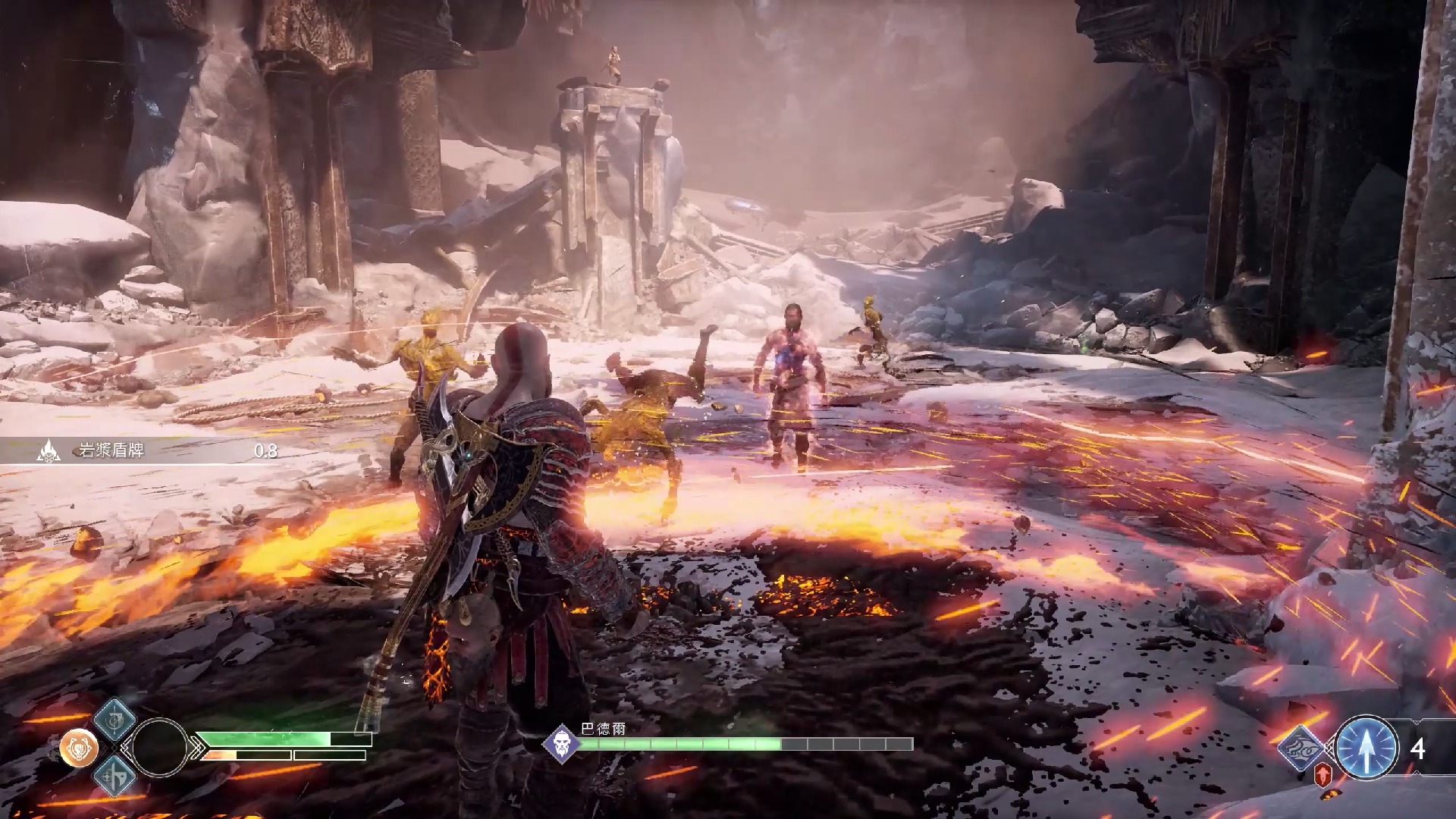Activate the orange talisman fist icon
Viewport: 1456px width, 819px height.
[78, 748]
